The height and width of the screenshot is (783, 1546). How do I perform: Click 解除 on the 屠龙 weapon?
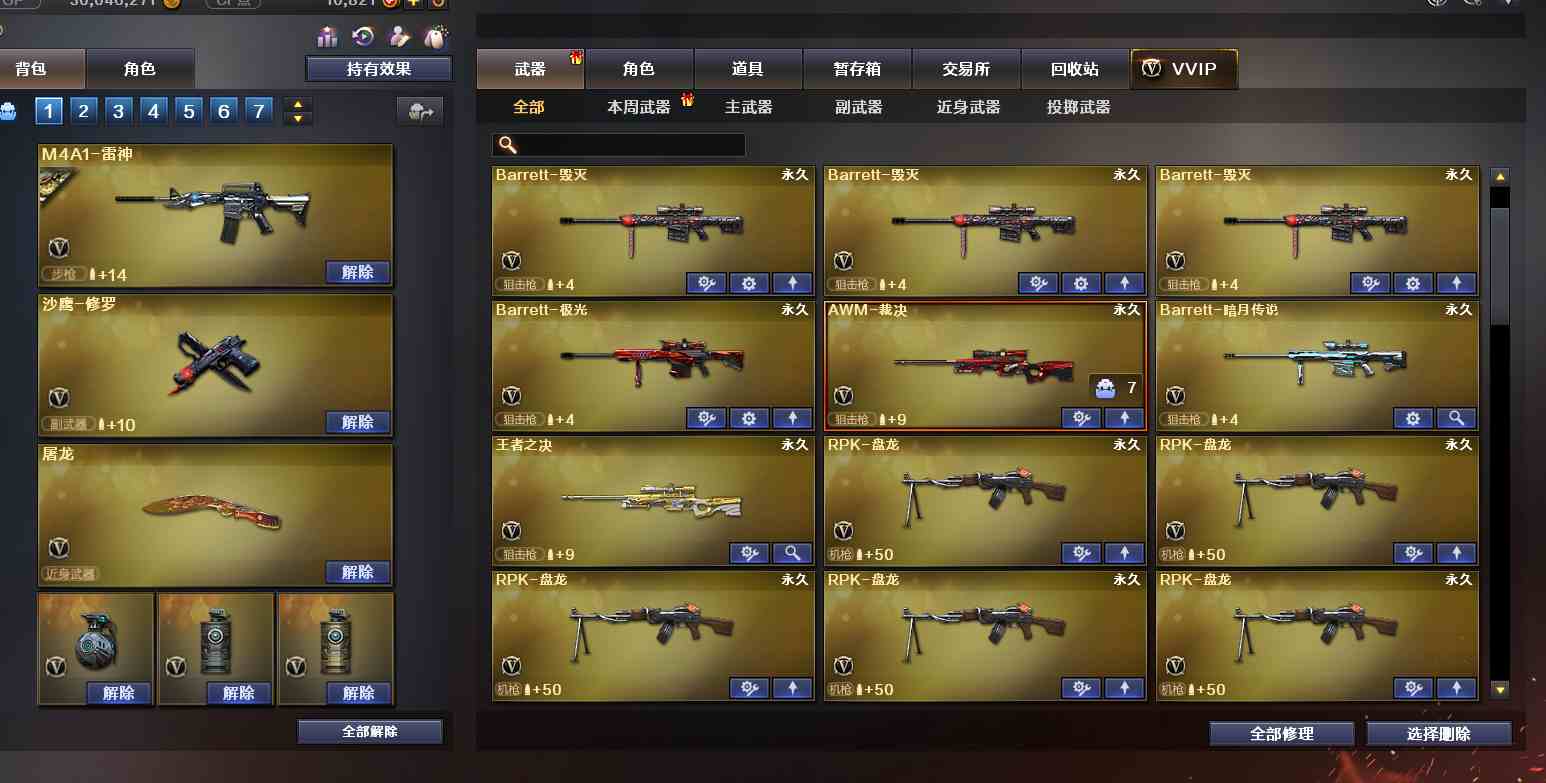coord(357,571)
